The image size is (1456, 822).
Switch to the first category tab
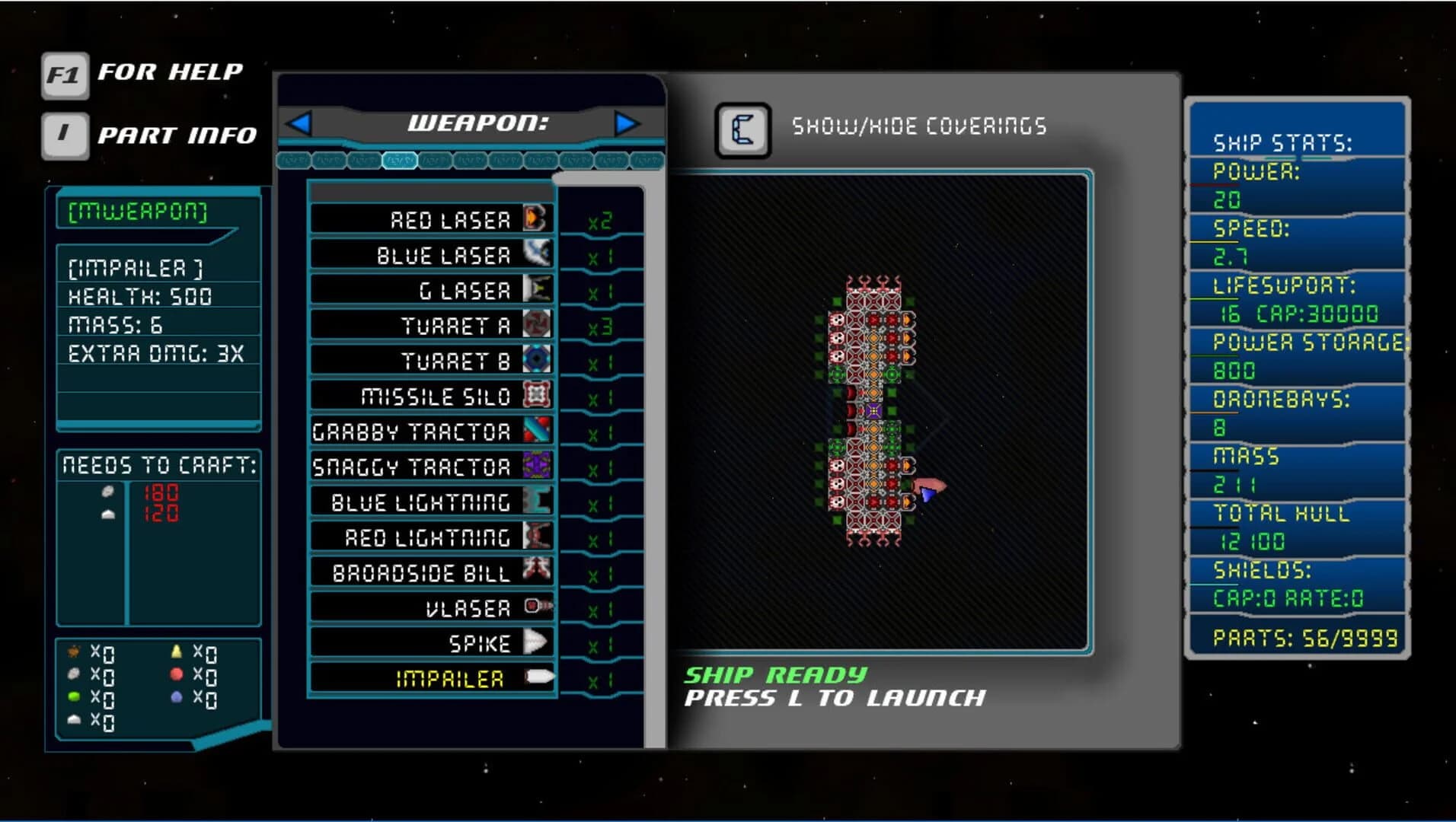(293, 161)
